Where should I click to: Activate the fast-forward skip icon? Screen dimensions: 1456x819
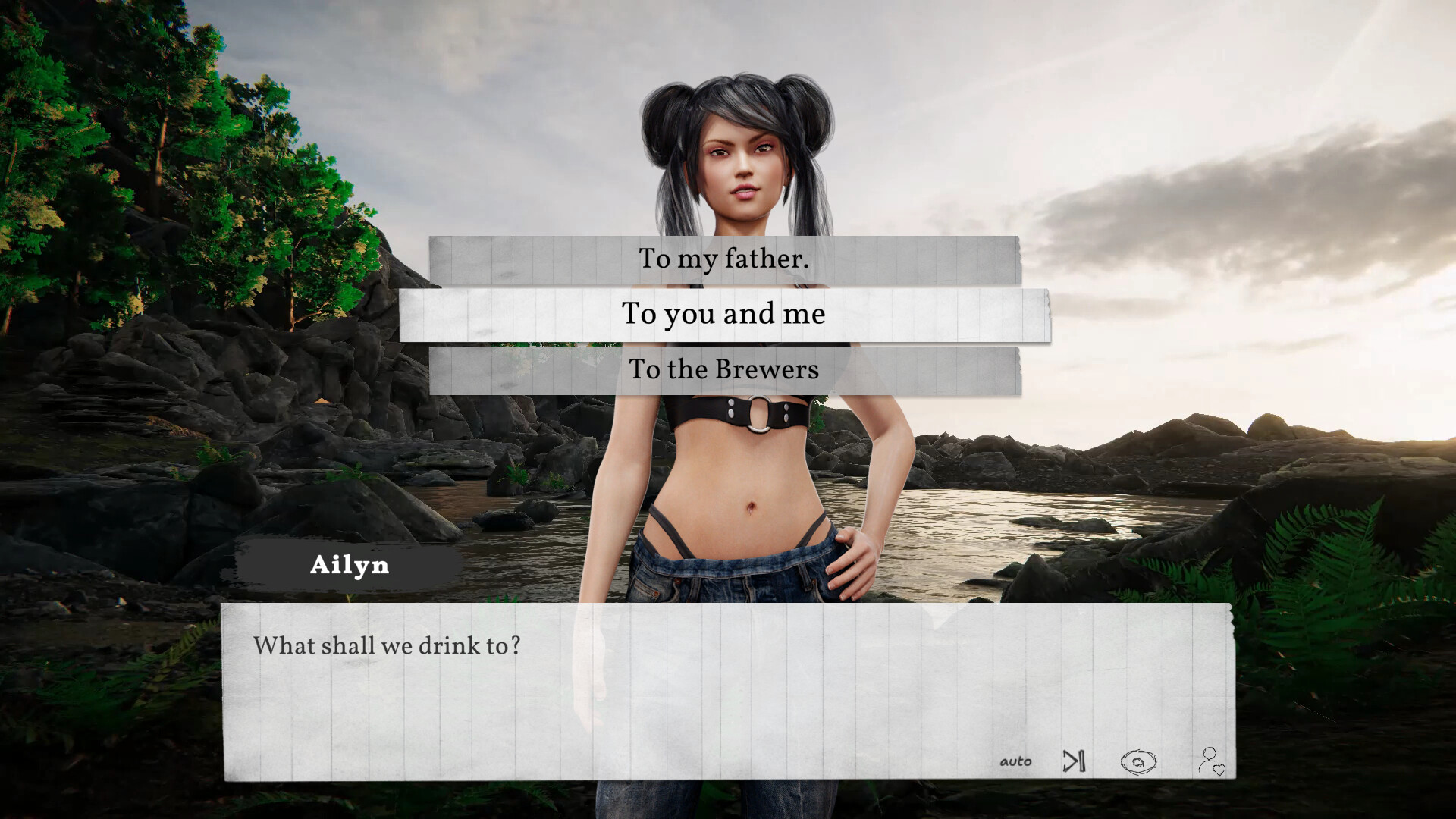(1074, 761)
